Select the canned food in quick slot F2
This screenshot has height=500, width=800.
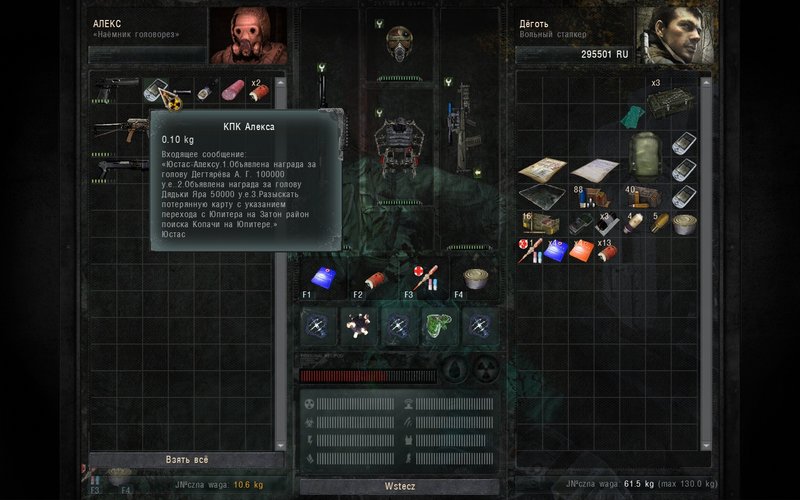(374, 278)
